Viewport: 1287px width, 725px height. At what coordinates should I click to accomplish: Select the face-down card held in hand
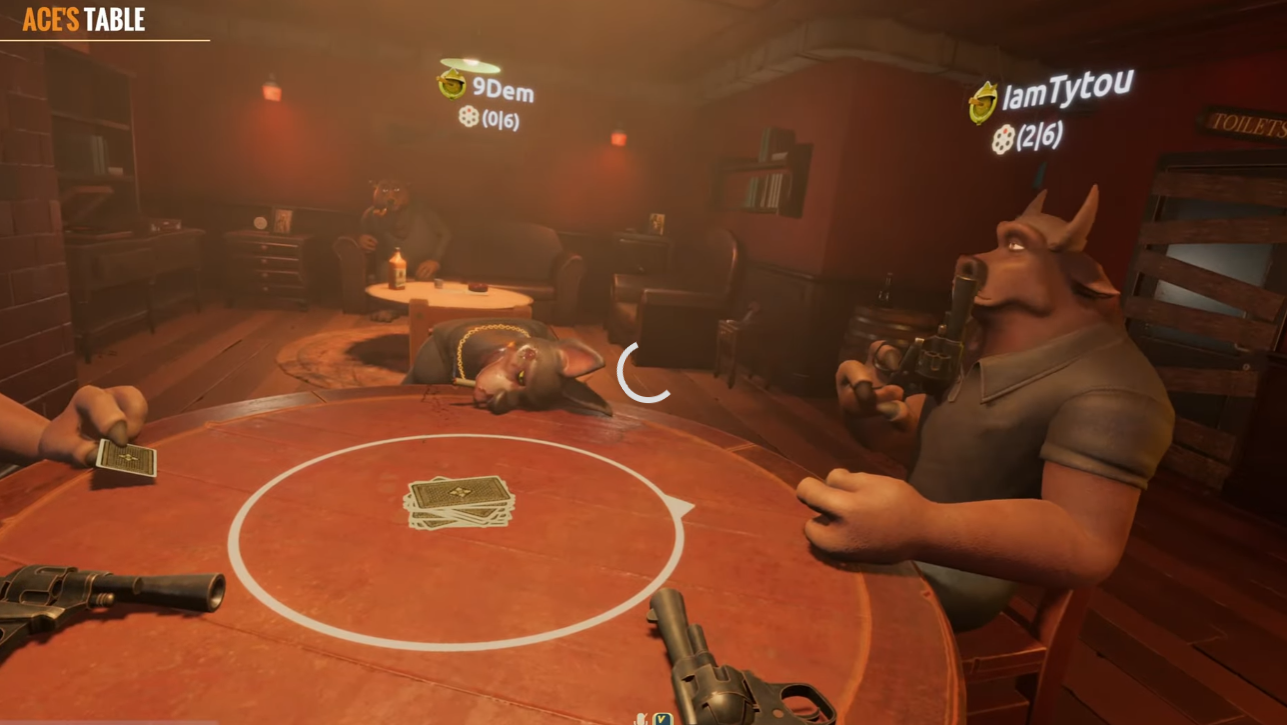127,459
